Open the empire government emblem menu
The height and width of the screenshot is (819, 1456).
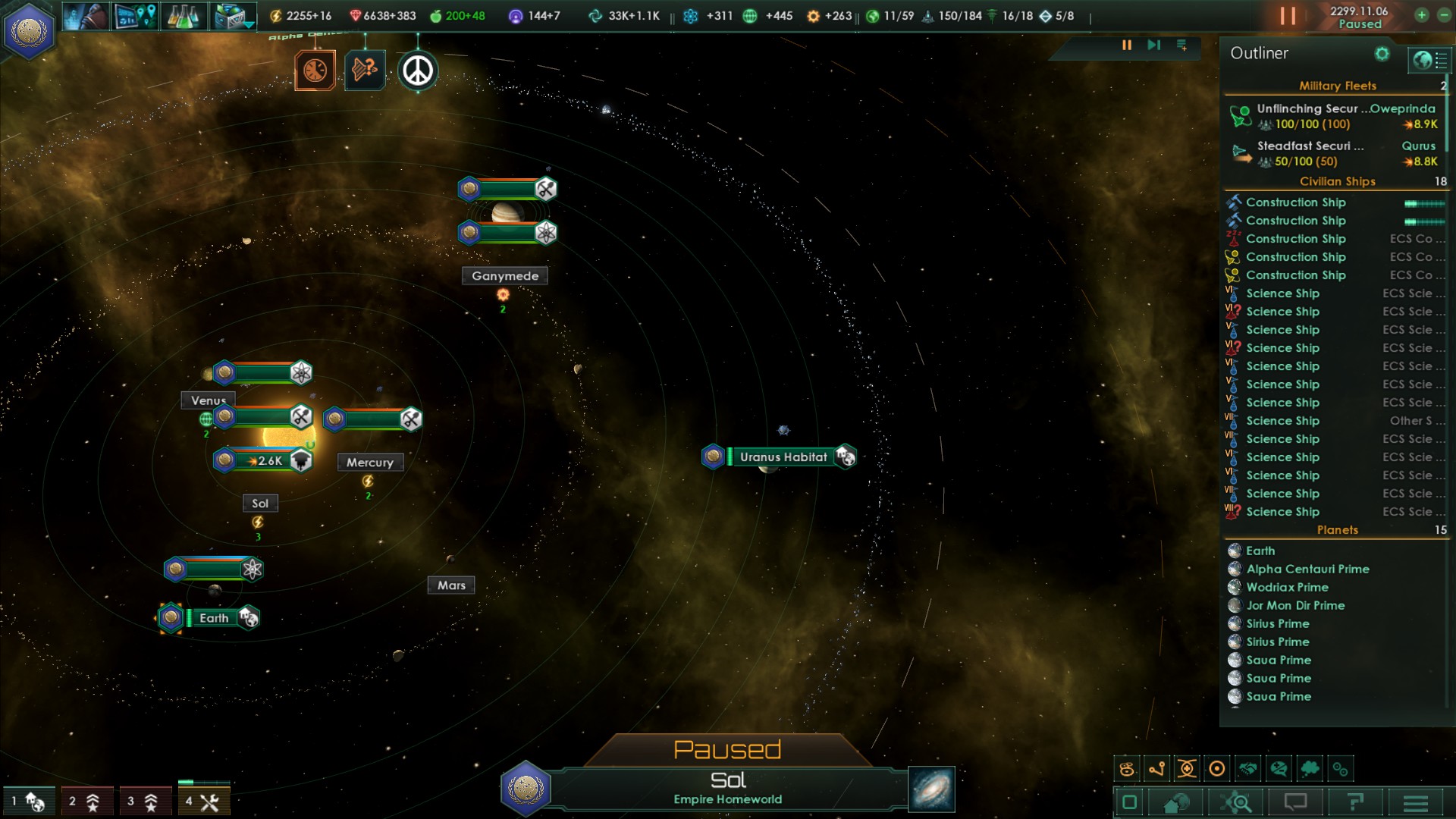[x=29, y=31]
